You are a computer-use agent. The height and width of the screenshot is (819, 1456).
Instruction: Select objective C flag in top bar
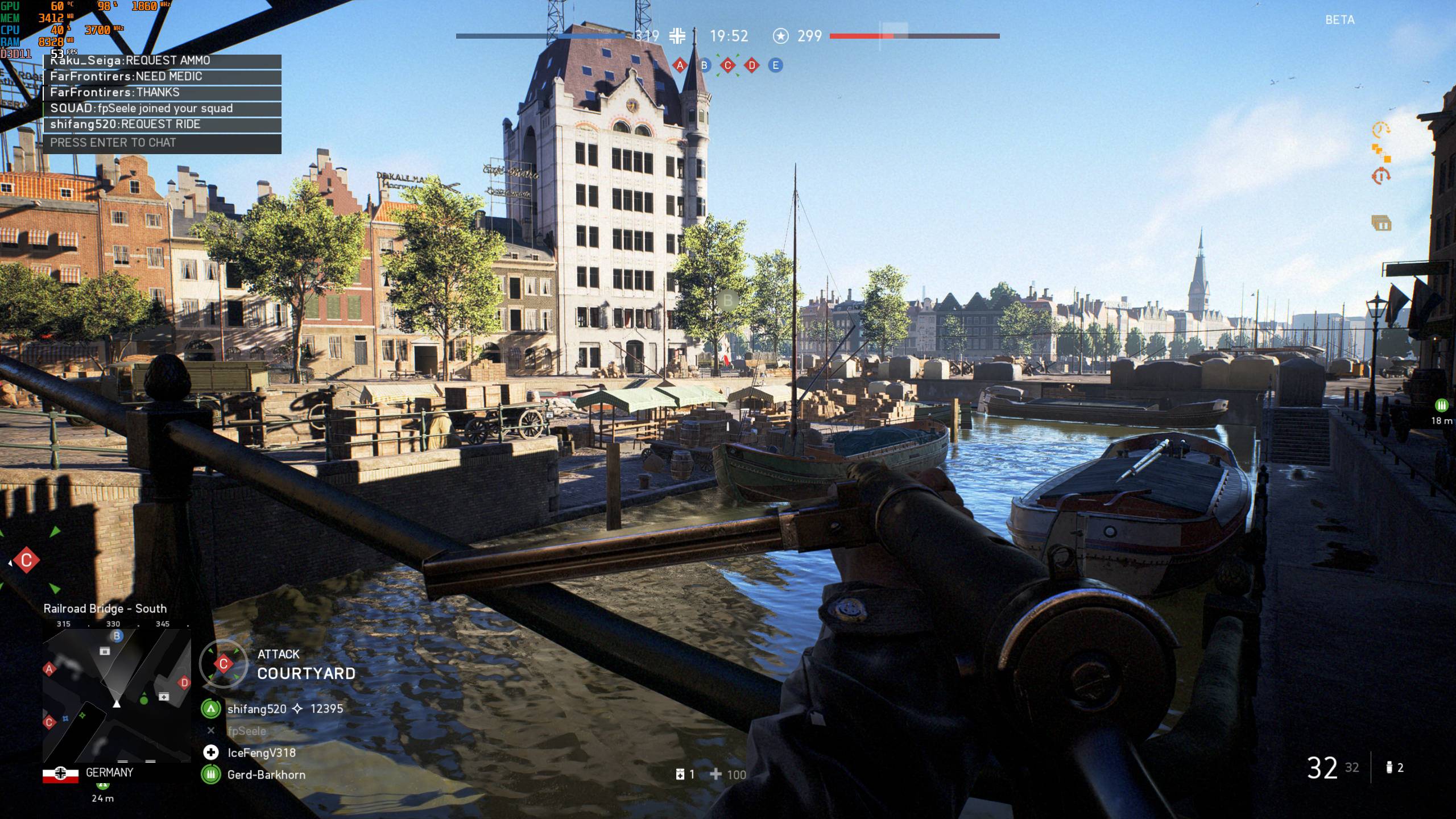pyautogui.click(x=727, y=65)
